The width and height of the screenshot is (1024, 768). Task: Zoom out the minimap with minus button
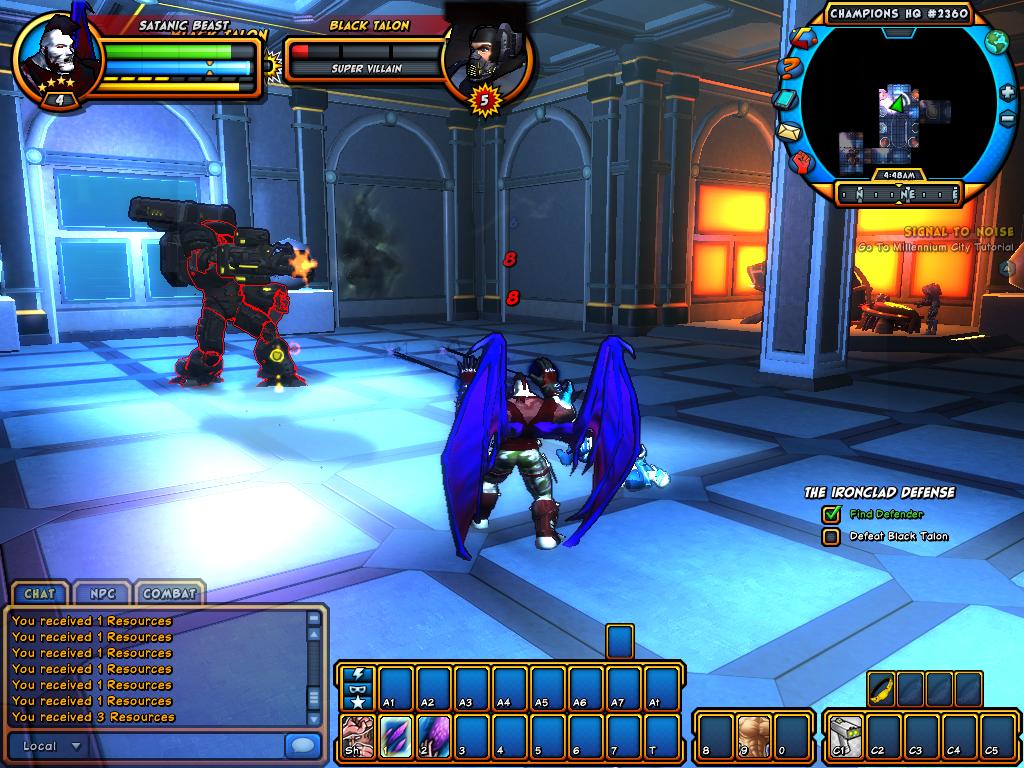click(x=1007, y=119)
